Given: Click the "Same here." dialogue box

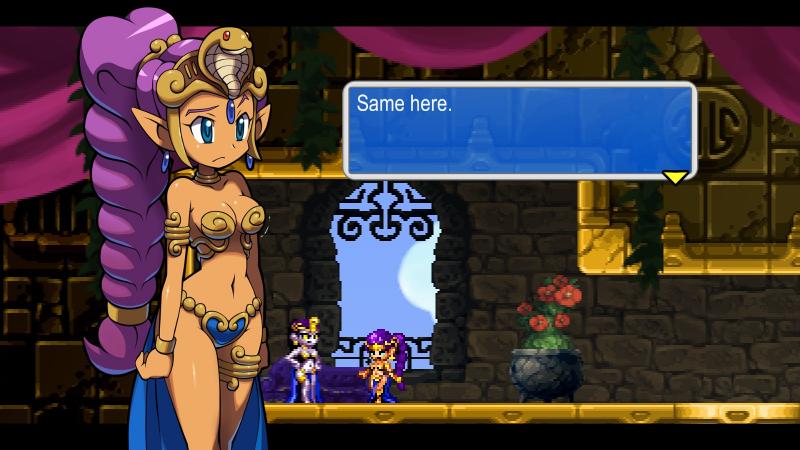Looking at the screenshot, I should coord(518,129).
